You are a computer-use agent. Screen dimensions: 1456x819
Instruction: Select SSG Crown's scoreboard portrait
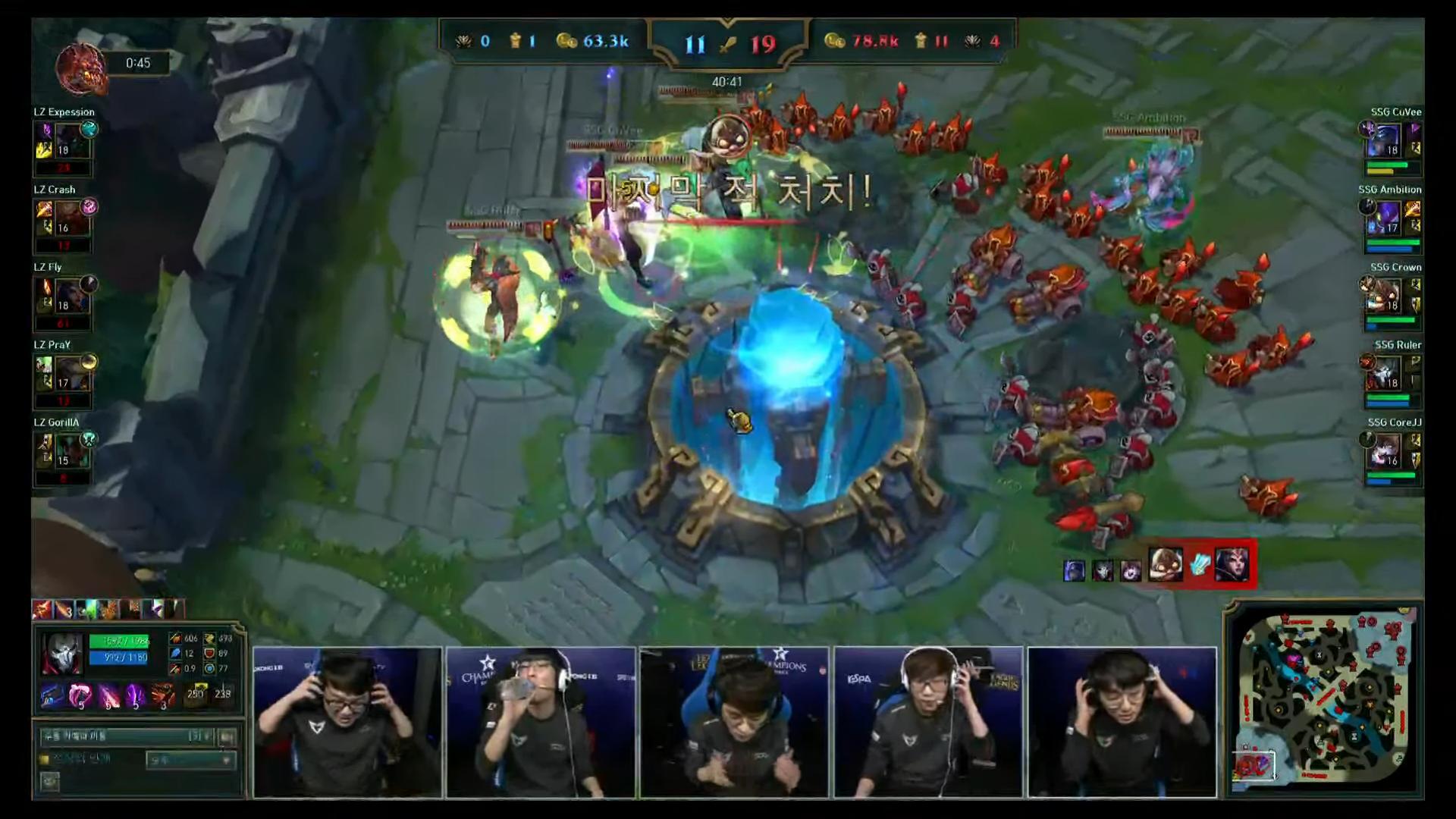pos(1387,296)
